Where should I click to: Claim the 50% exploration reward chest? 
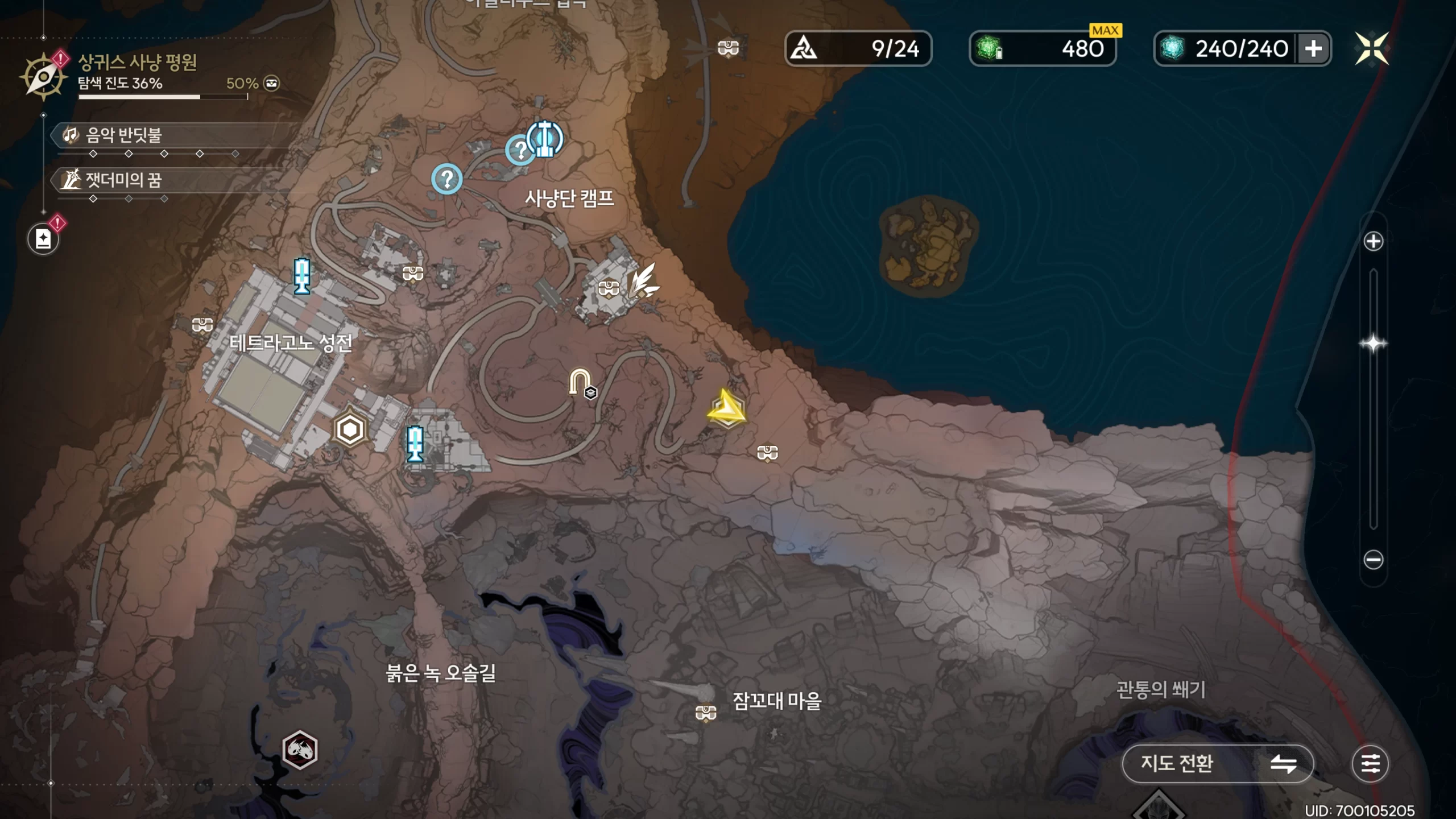pos(272,84)
